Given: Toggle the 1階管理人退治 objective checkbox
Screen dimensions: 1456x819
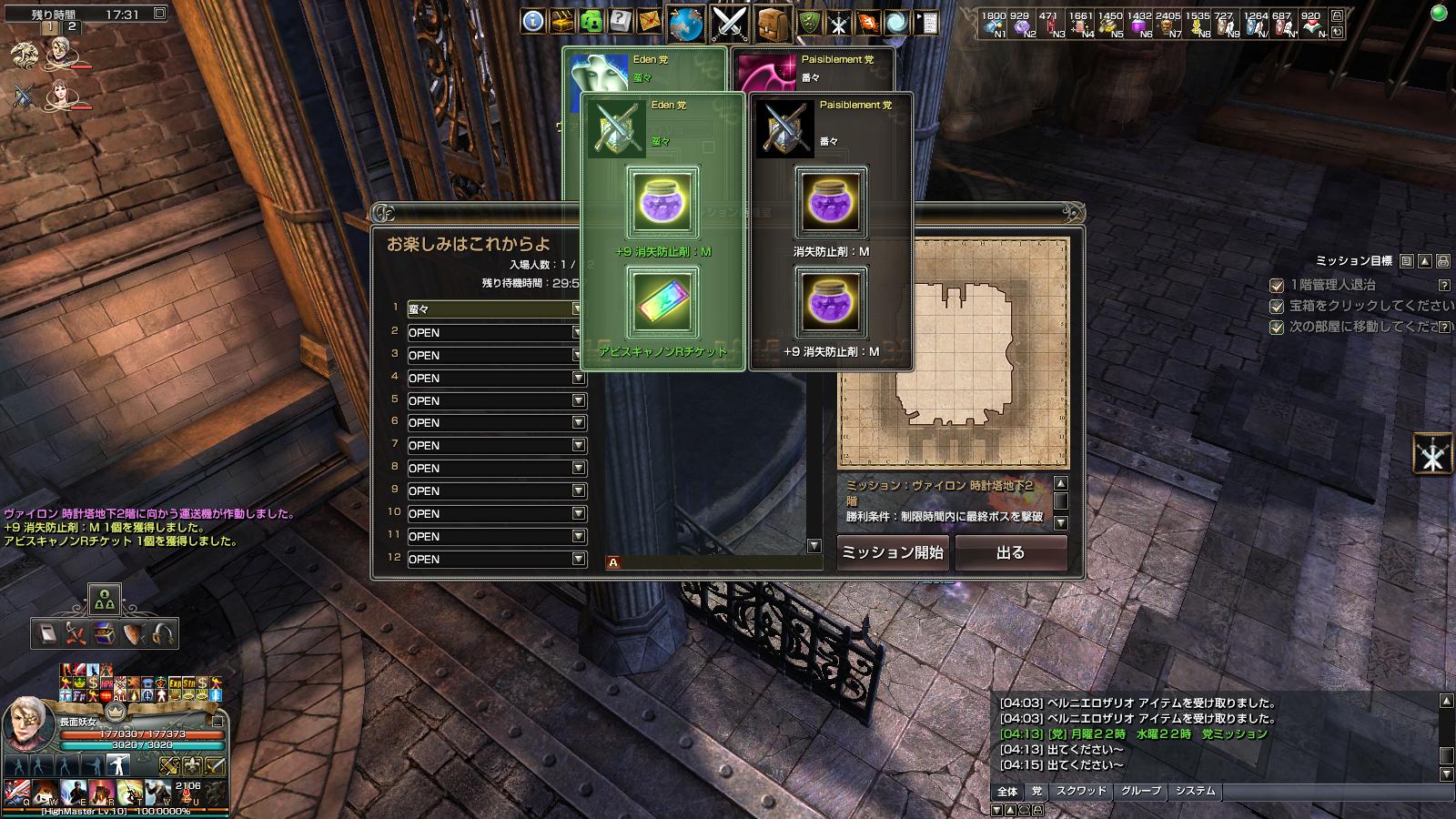Looking at the screenshot, I should [1277, 285].
